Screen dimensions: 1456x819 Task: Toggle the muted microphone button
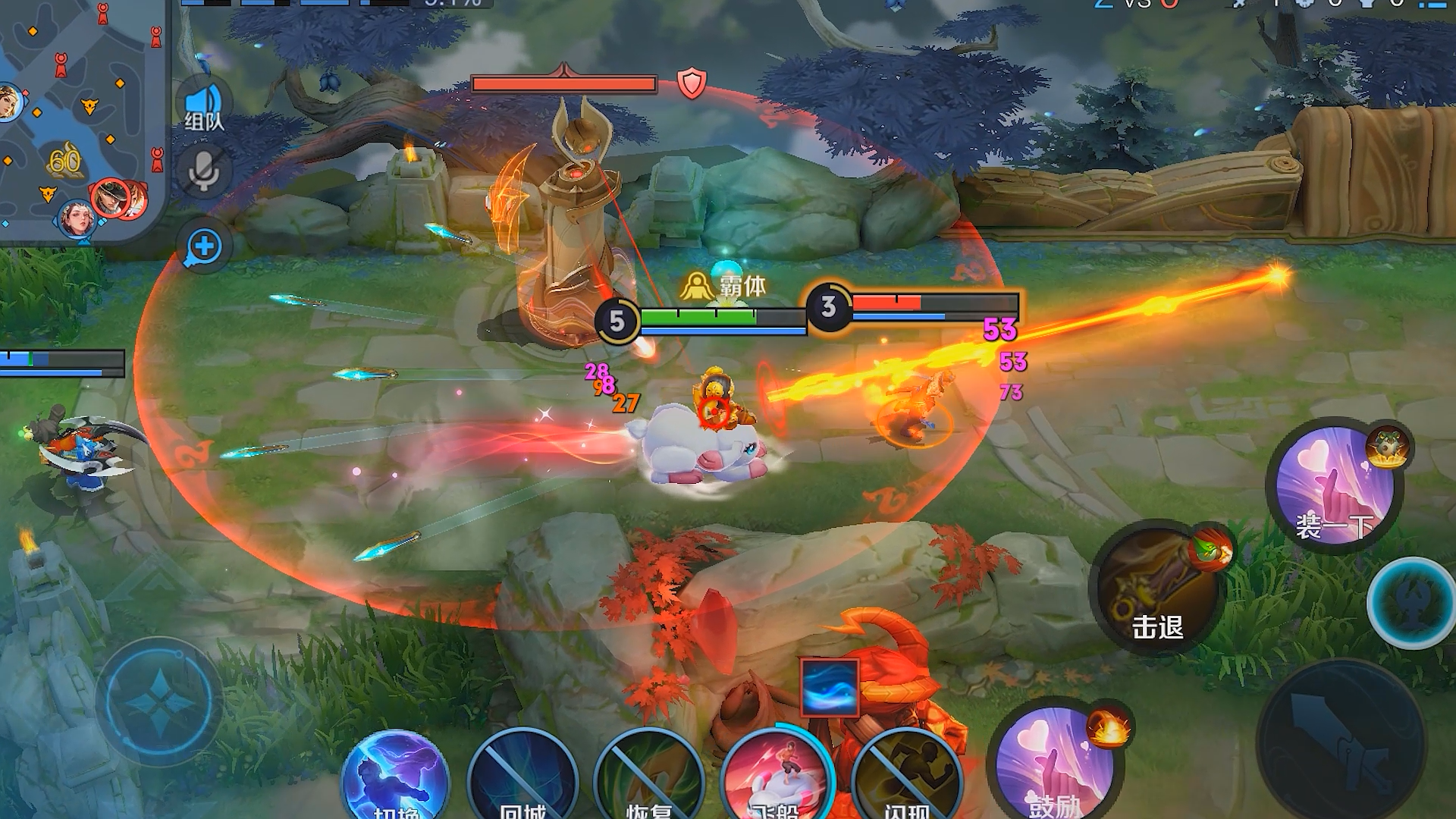[203, 171]
